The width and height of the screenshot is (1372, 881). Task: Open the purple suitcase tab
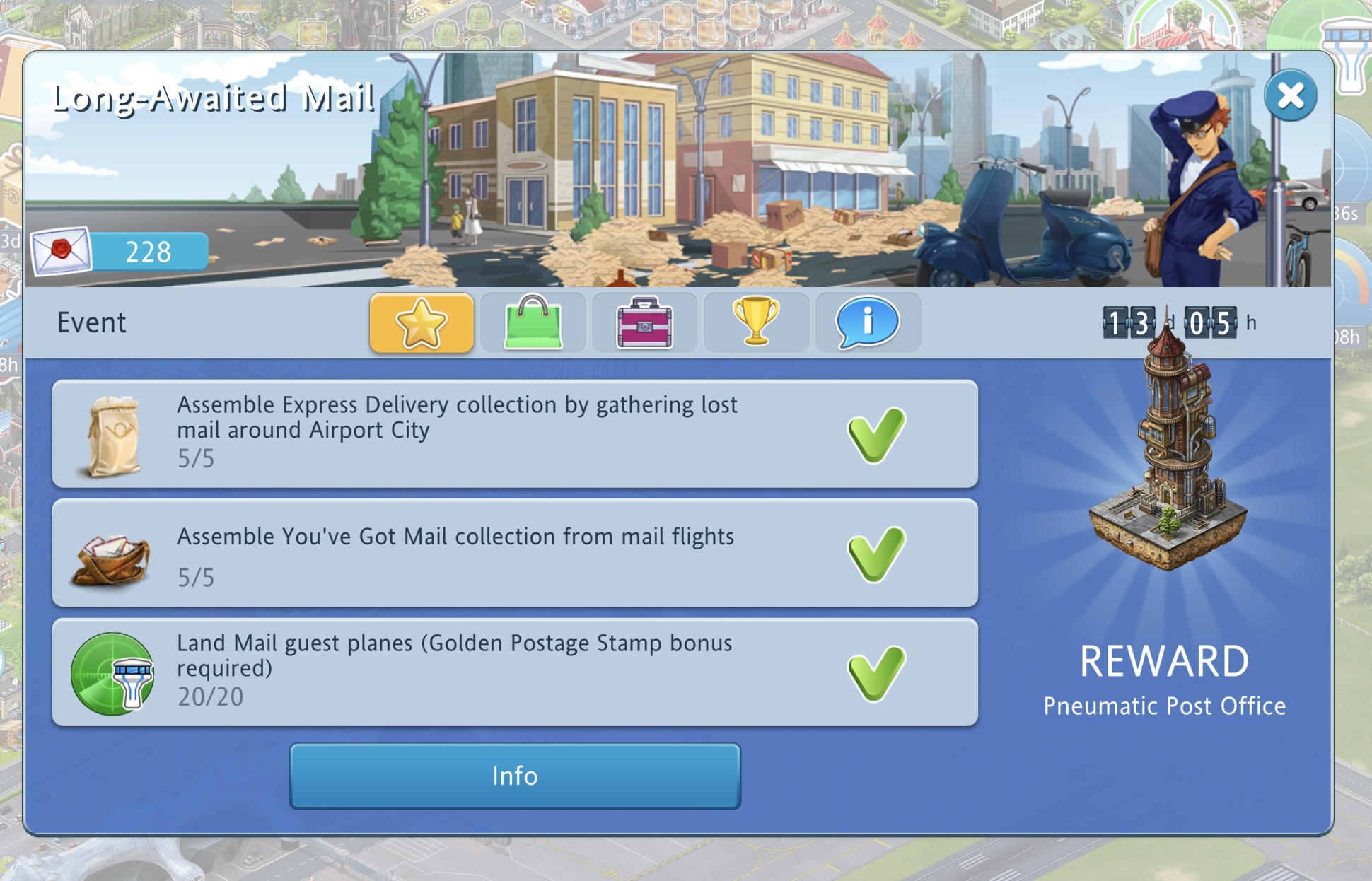click(644, 323)
